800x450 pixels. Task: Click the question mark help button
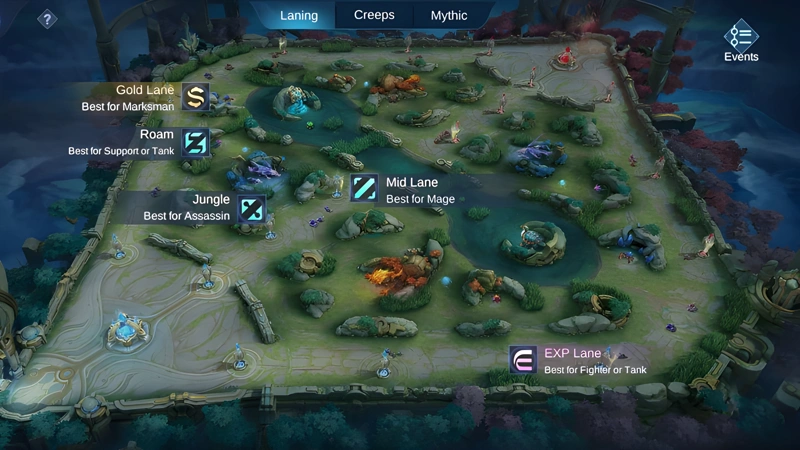[47, 18]
